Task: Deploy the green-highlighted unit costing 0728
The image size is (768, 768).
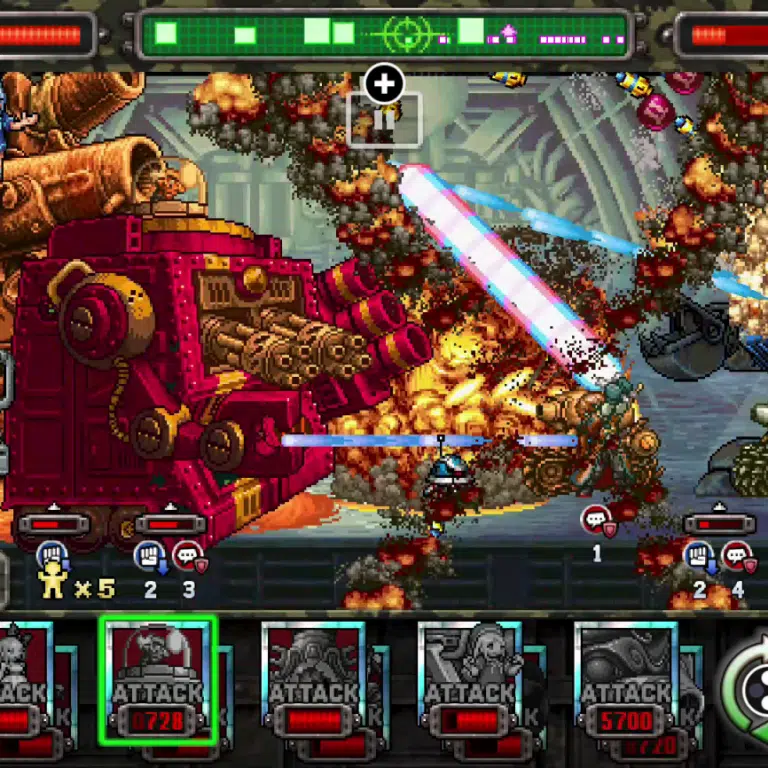Action: 158,680
